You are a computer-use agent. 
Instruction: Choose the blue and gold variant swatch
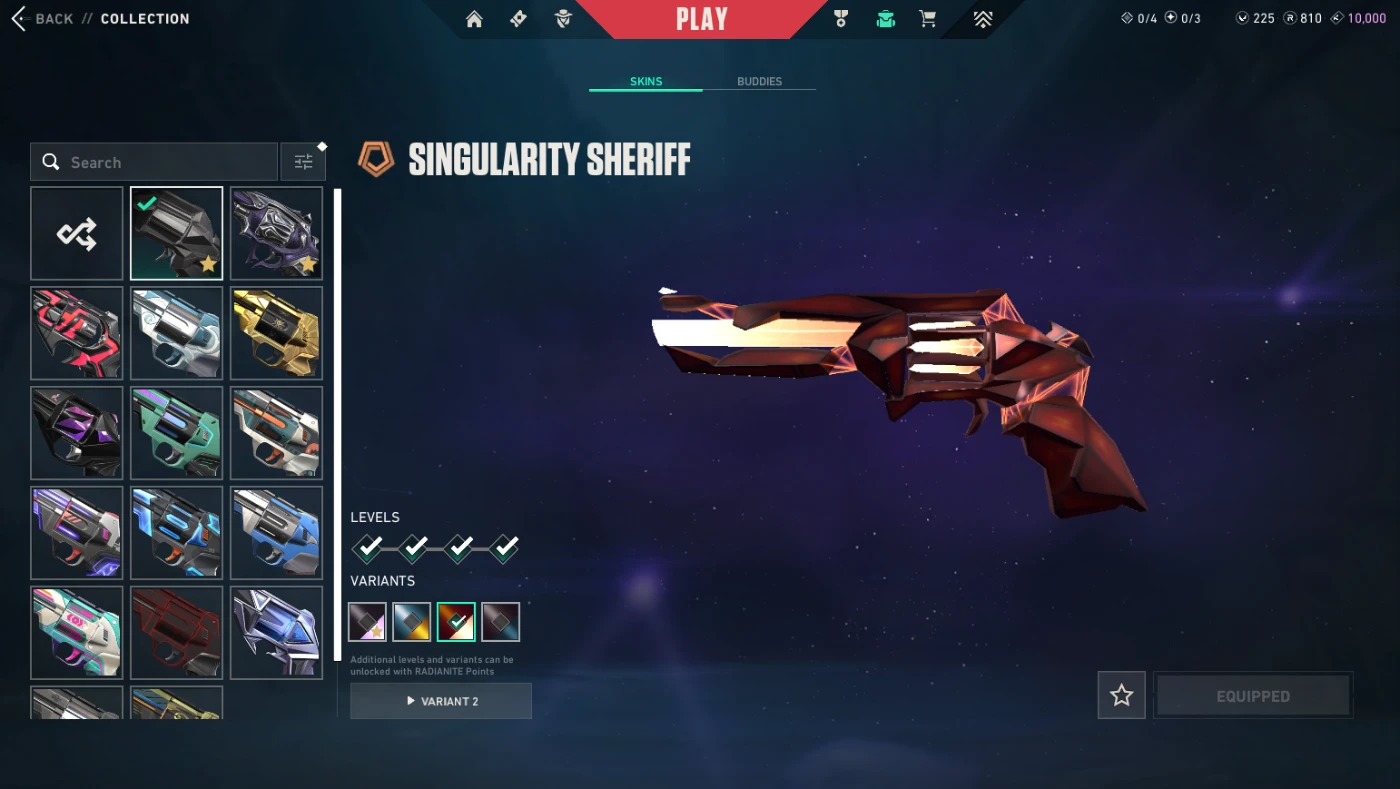[412, 622]
